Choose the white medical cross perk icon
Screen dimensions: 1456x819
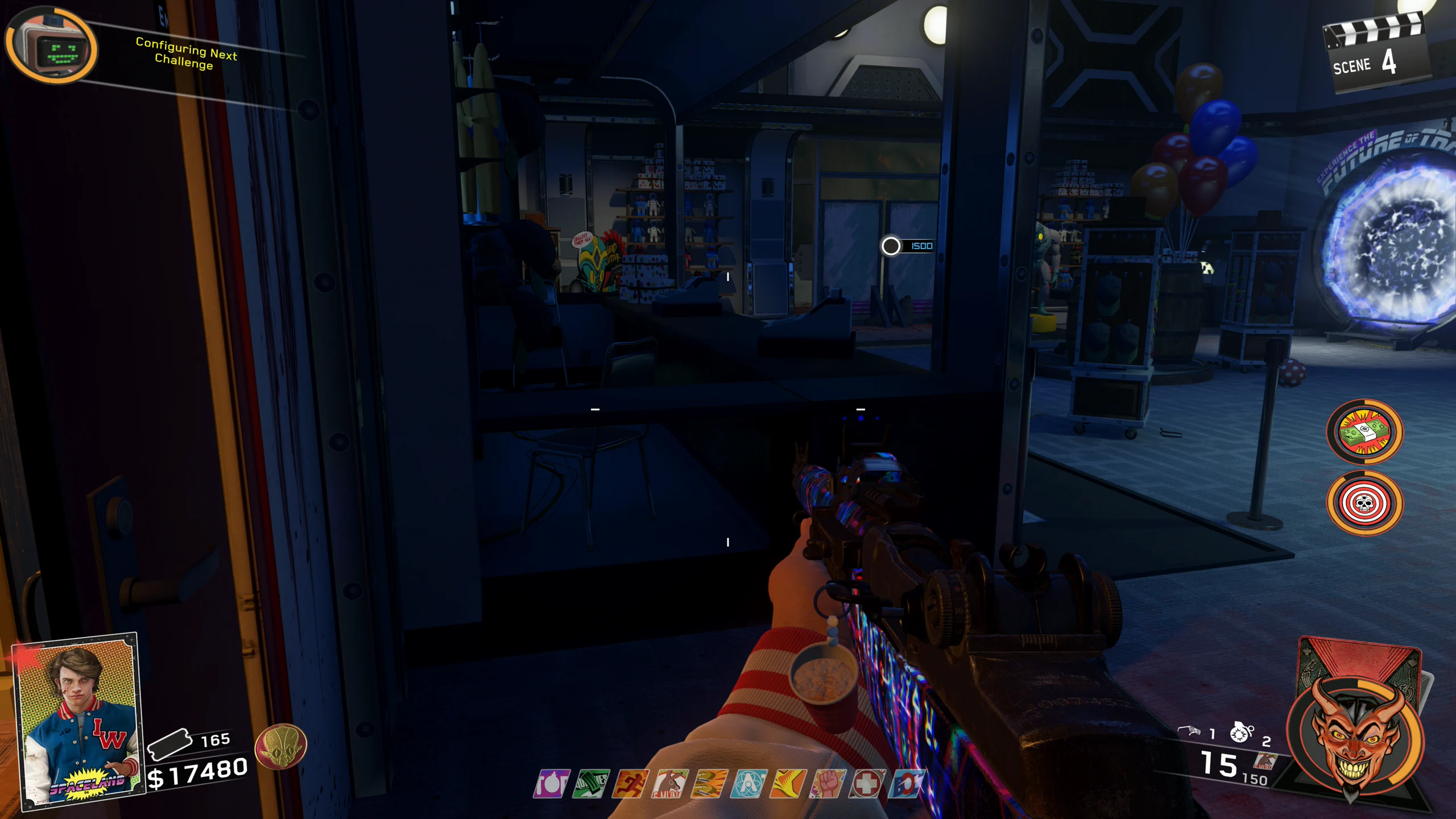coord(867,784)
